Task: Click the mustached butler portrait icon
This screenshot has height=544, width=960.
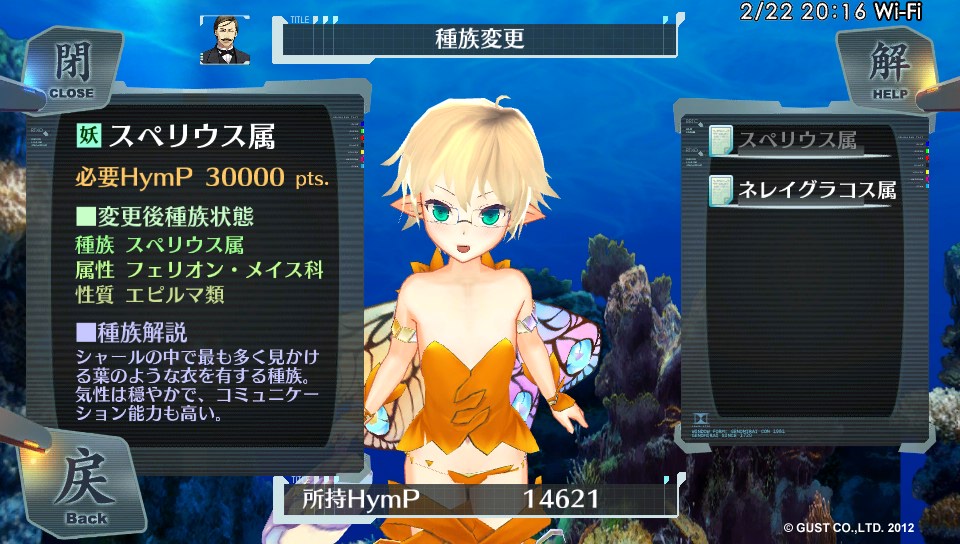Action: click(226, 41)
